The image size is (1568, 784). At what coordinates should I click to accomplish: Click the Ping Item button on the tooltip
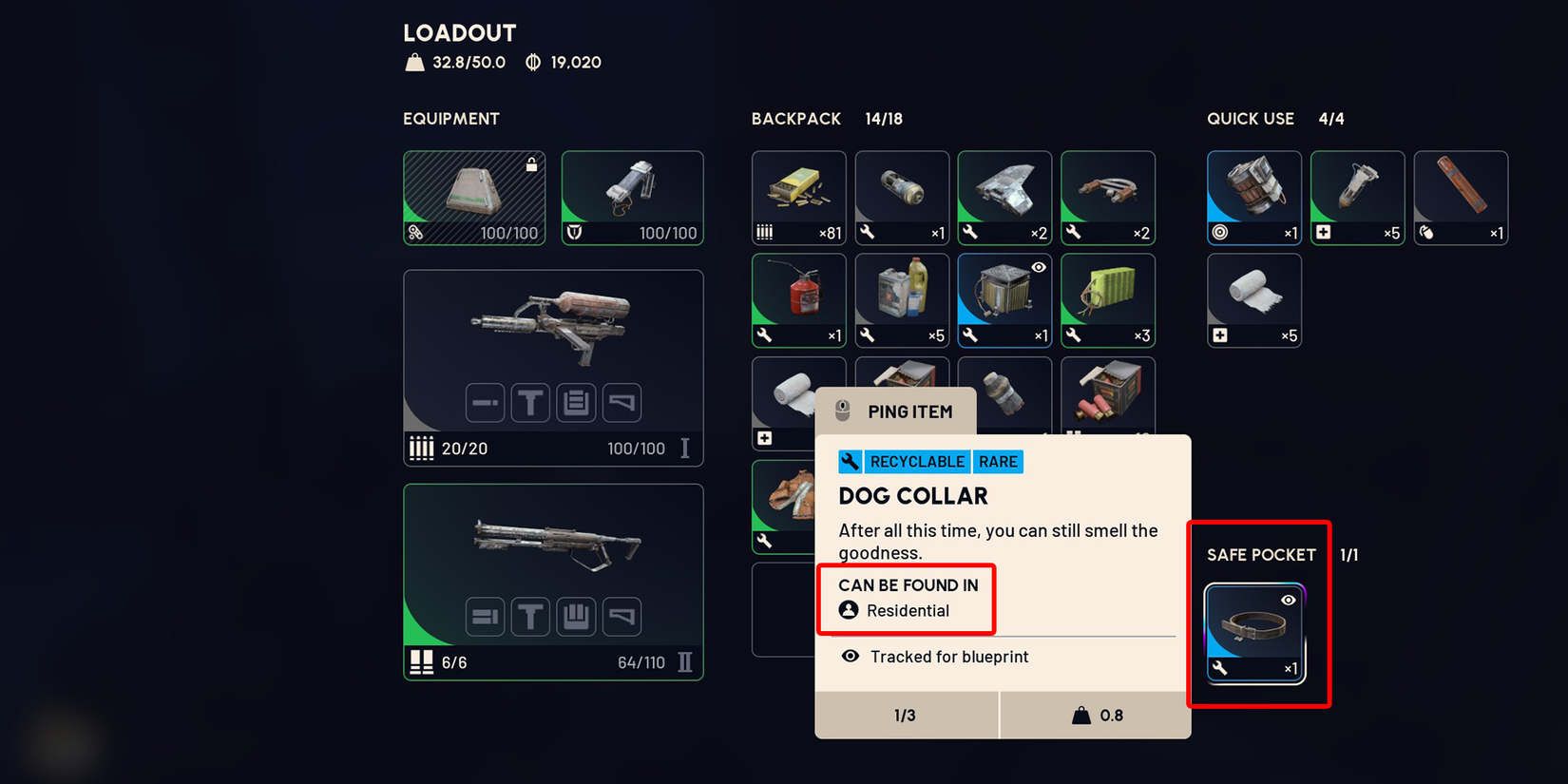pos(894,411)
